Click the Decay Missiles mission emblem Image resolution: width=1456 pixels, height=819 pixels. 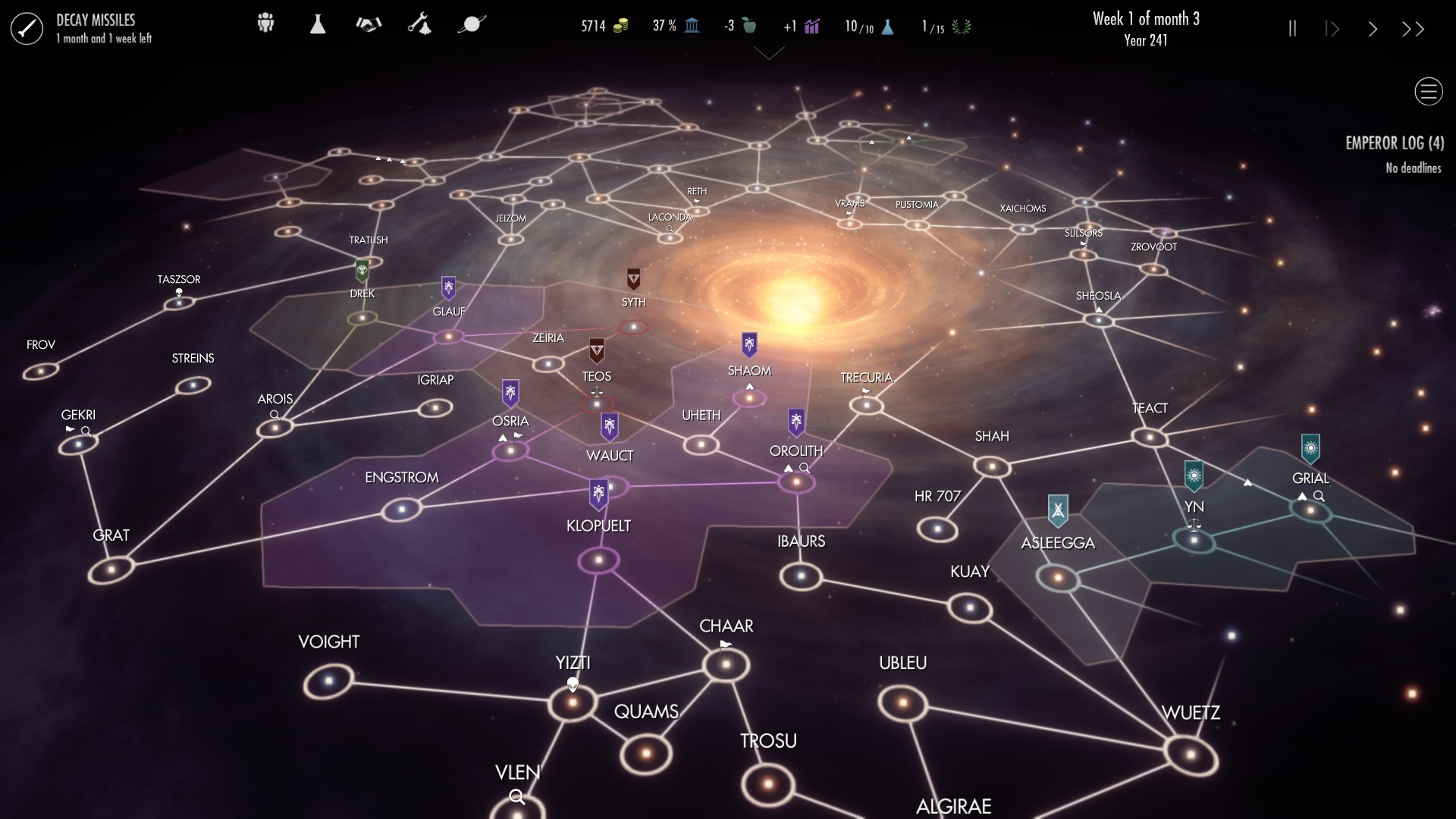pyautogui.click(x=27, y=28)
